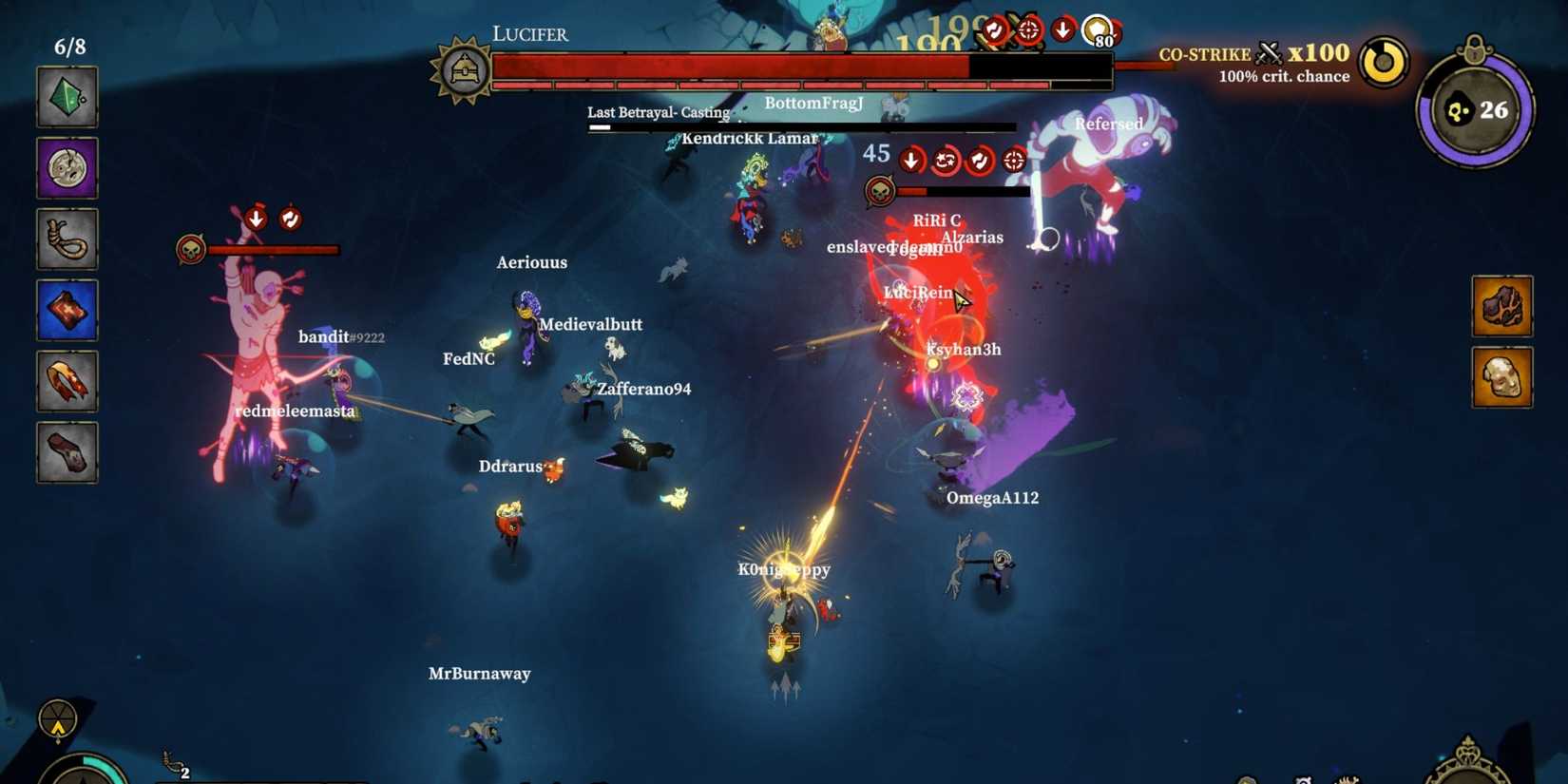Click the player name MrBurnaway

479,673
